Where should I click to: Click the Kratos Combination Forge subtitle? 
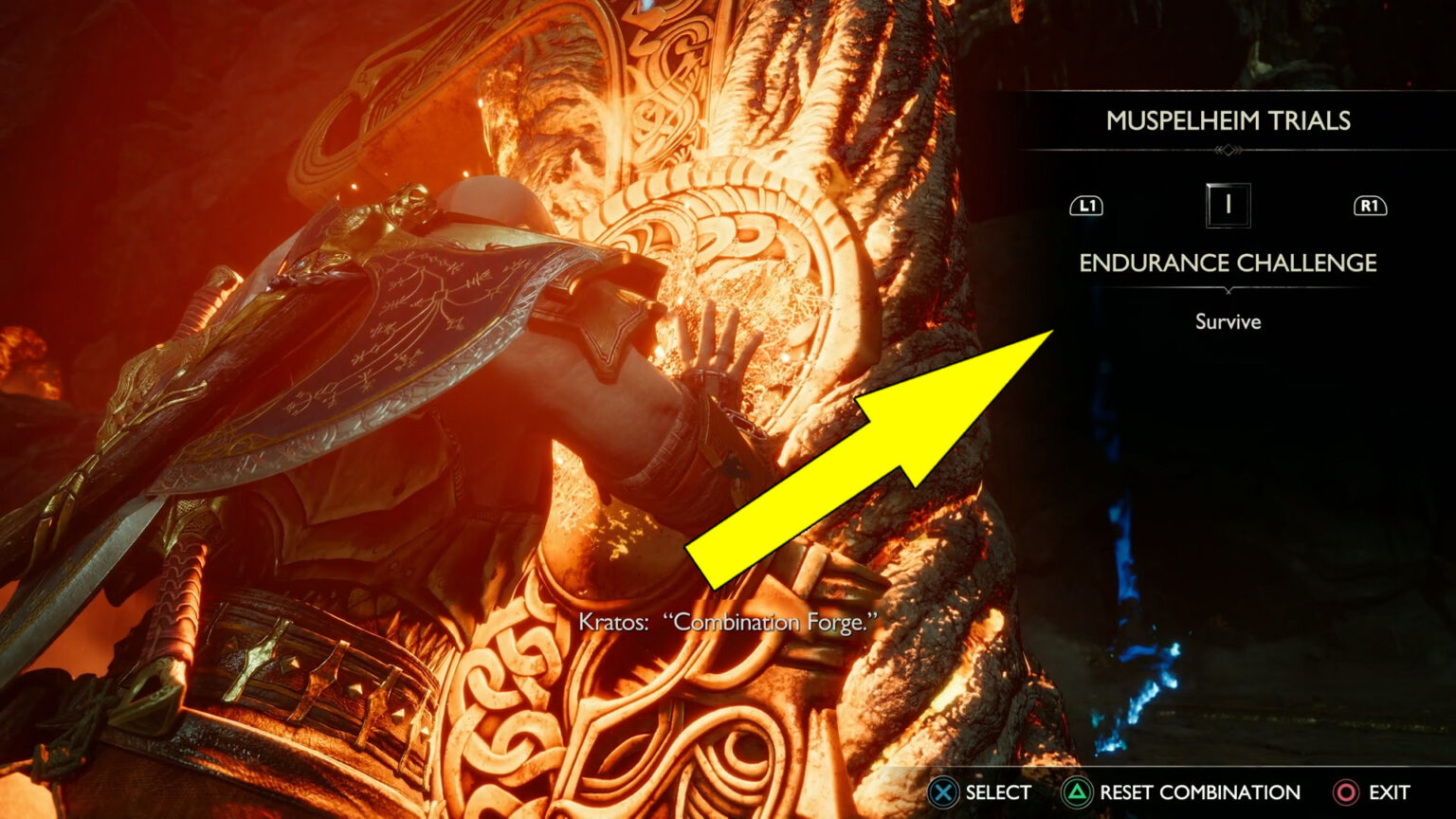[x=727, y=624]
